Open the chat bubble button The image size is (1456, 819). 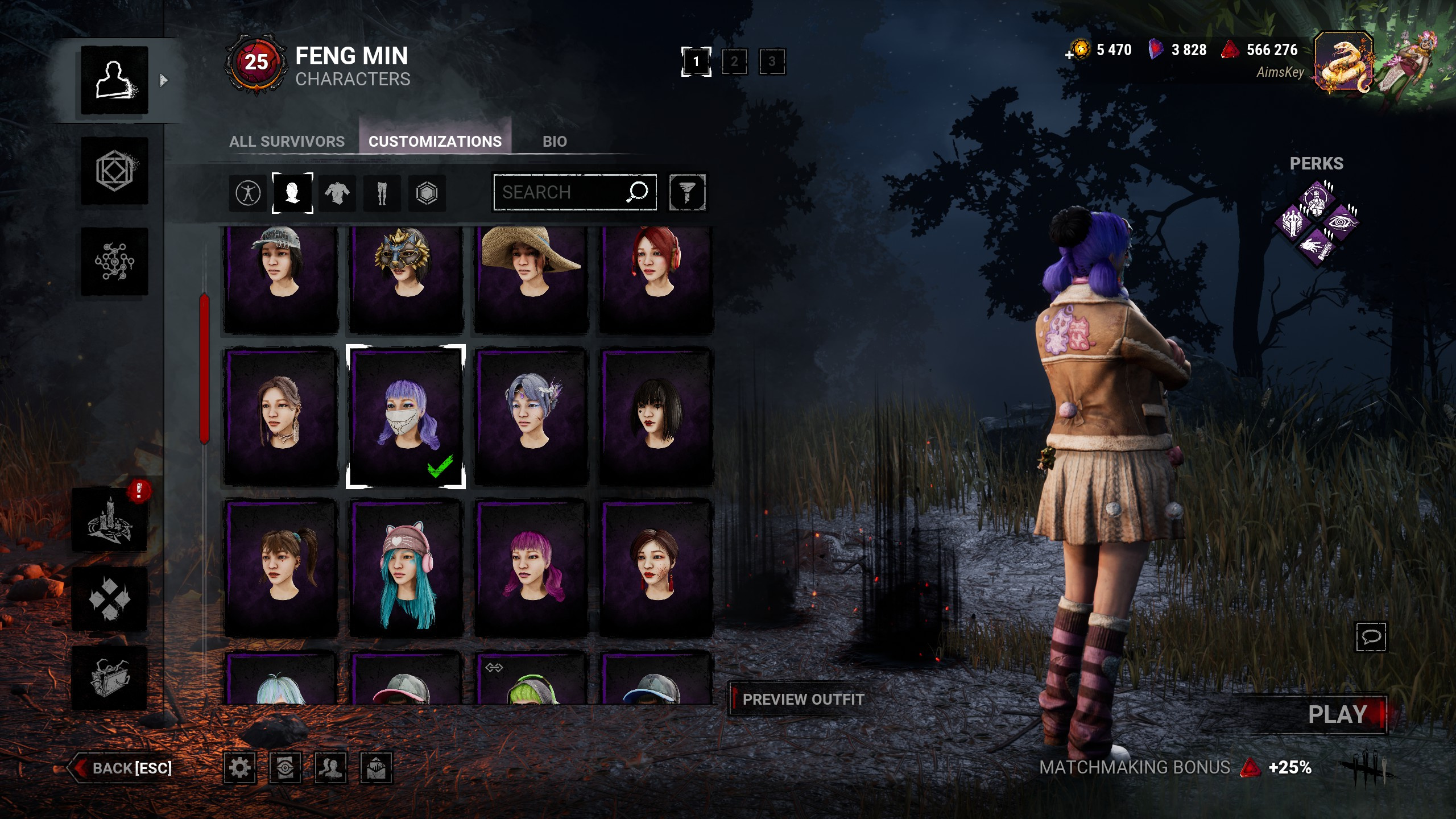click(x=1371, y=636)
